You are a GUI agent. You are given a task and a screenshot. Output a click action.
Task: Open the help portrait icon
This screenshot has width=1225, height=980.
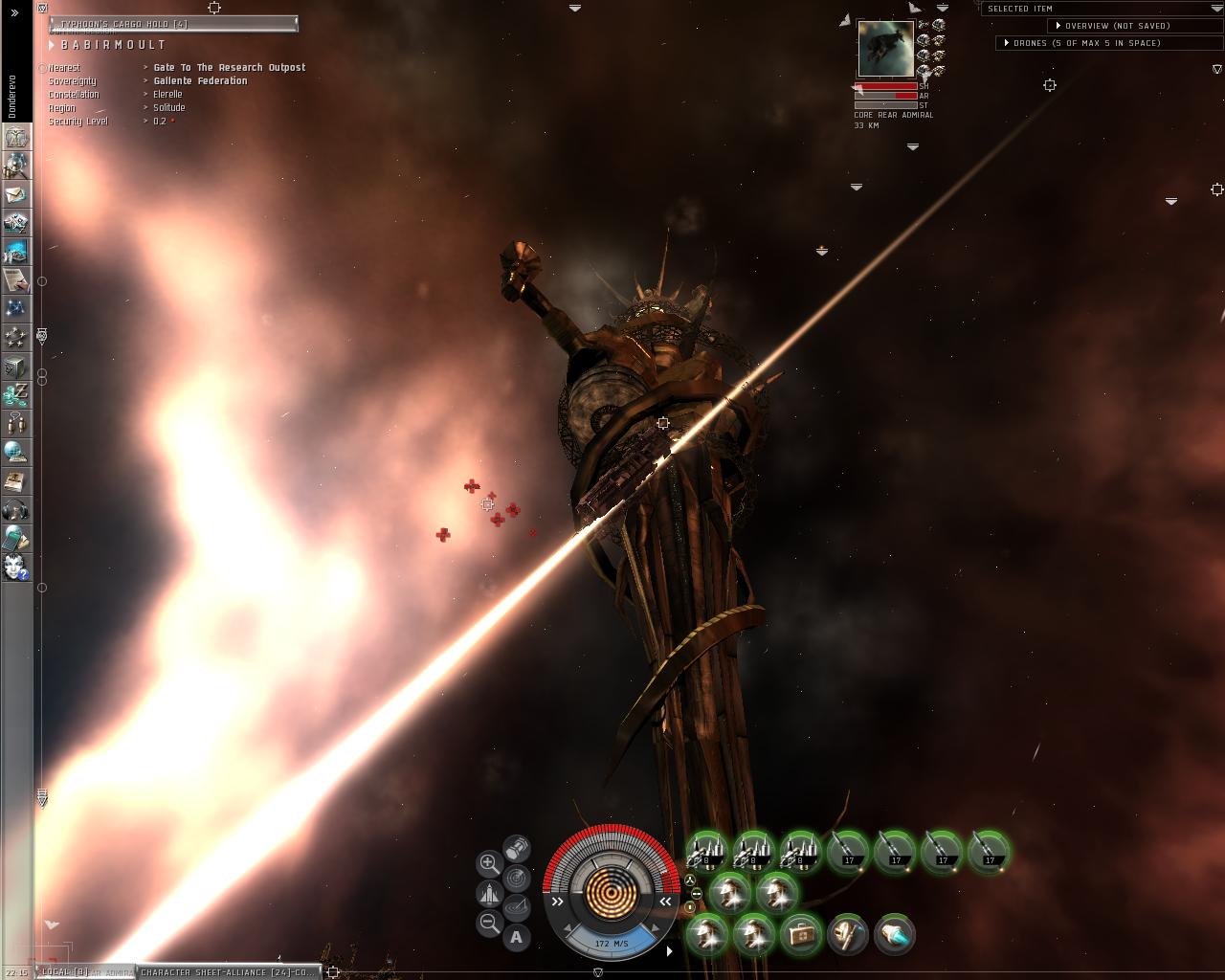coord(16,566)
